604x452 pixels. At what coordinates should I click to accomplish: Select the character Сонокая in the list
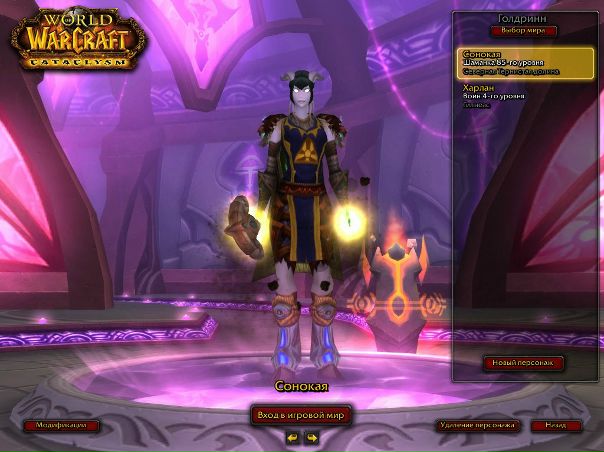tap(525, 63)
